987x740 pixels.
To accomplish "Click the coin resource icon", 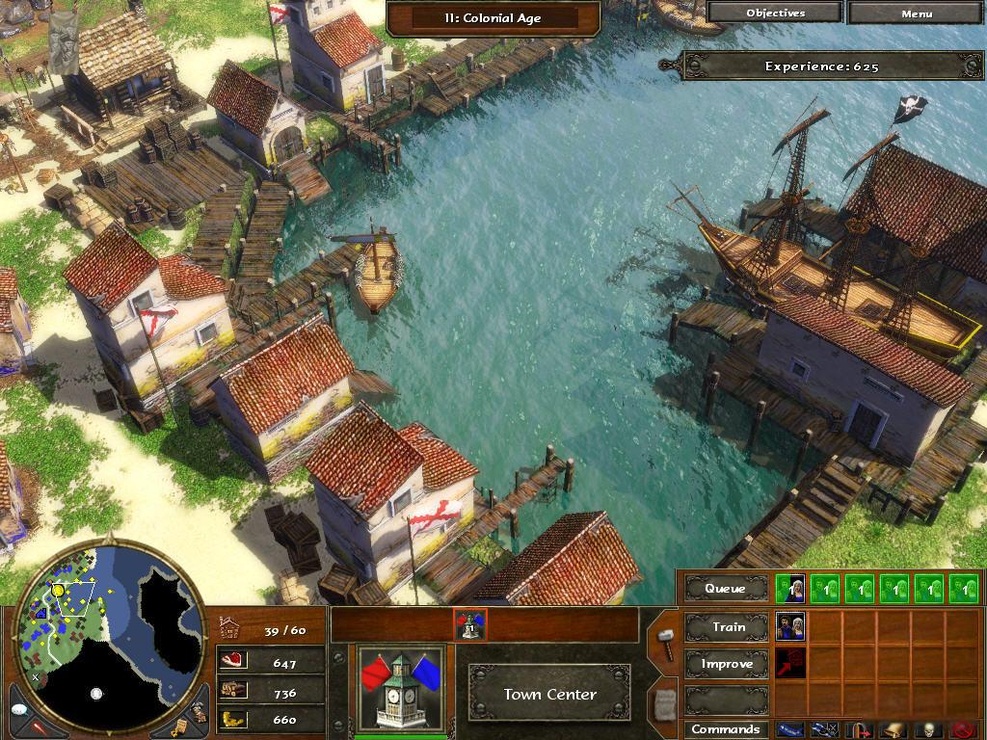I will point(231,718).
